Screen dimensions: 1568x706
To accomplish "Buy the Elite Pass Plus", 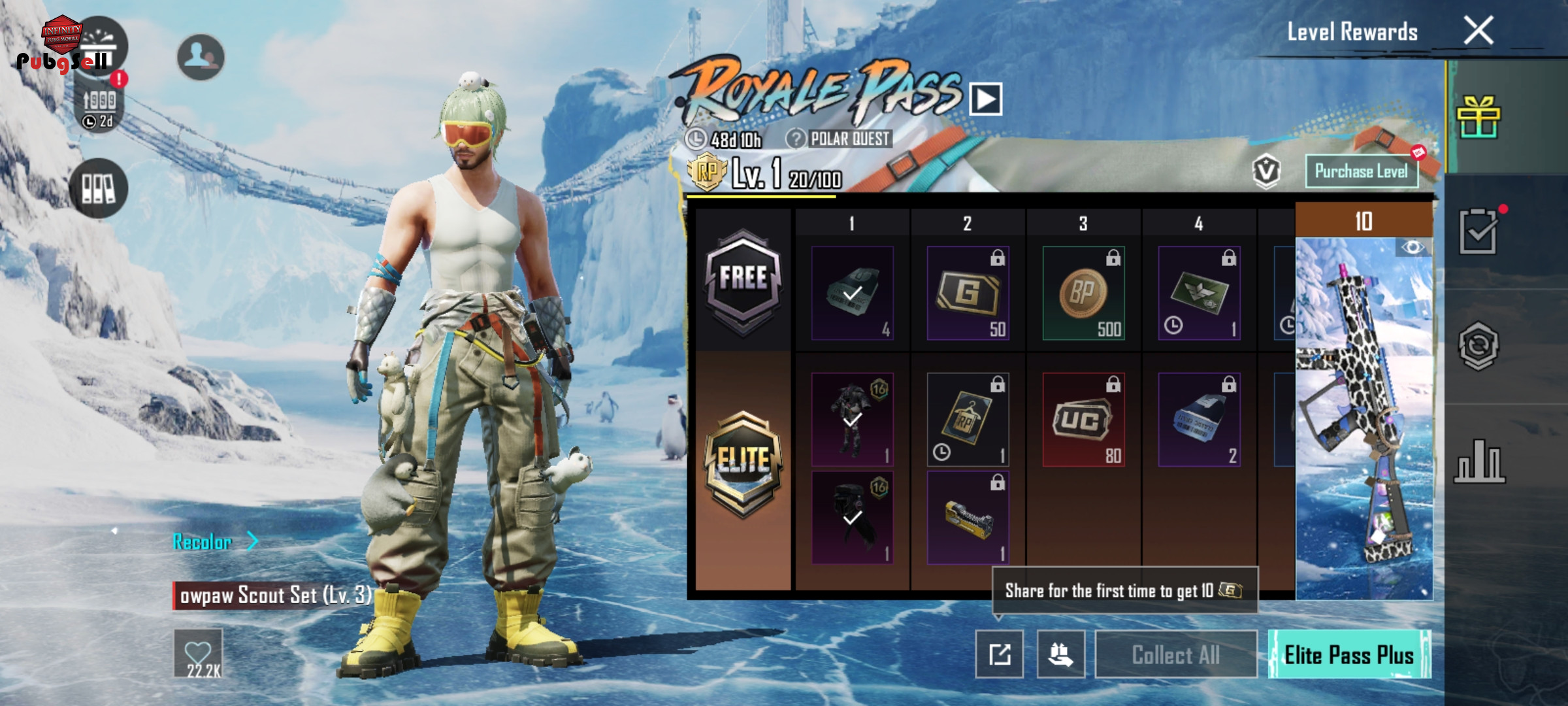I will [x=1349, y=654].
